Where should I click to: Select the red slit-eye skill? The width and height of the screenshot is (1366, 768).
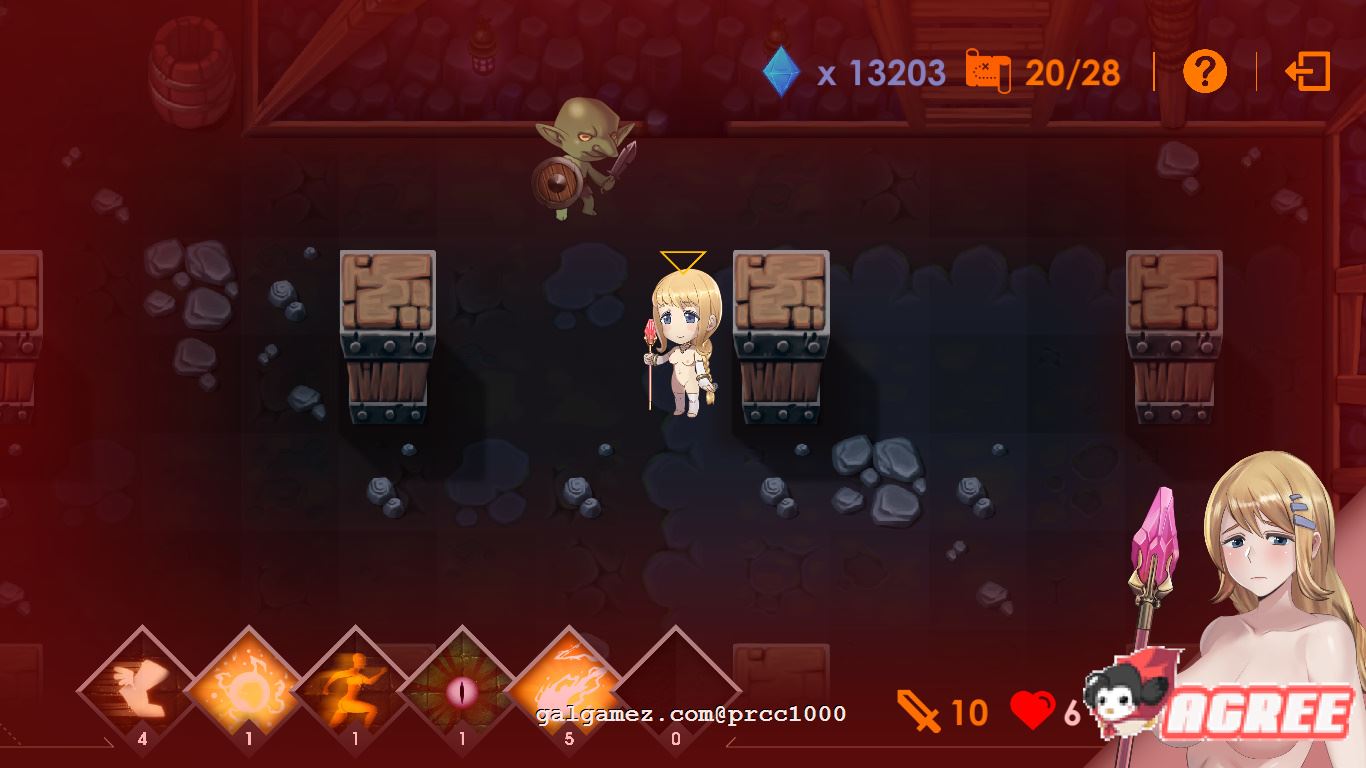(x=462, y=689)
